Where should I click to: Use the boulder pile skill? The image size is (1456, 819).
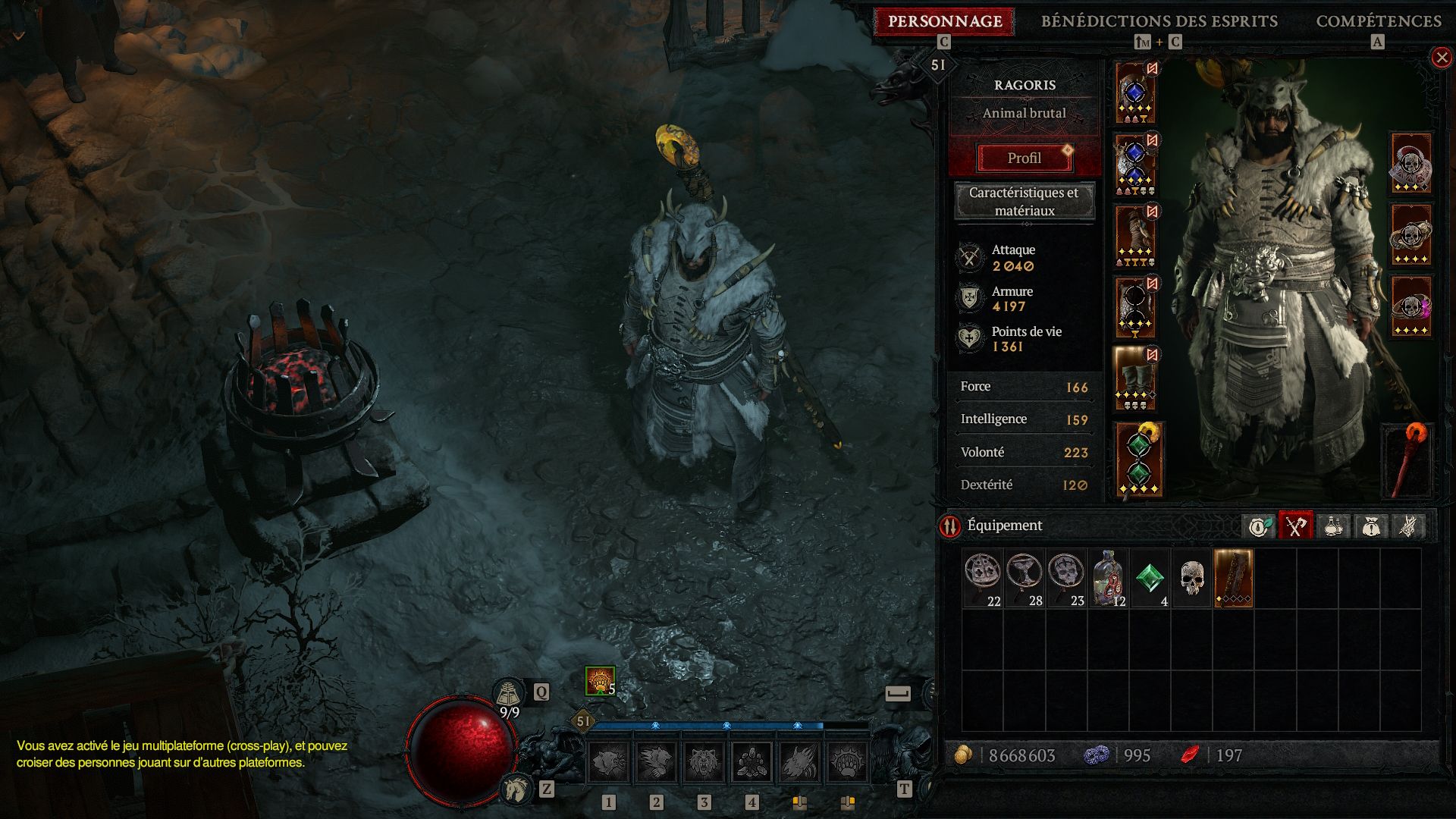[752, 761]
